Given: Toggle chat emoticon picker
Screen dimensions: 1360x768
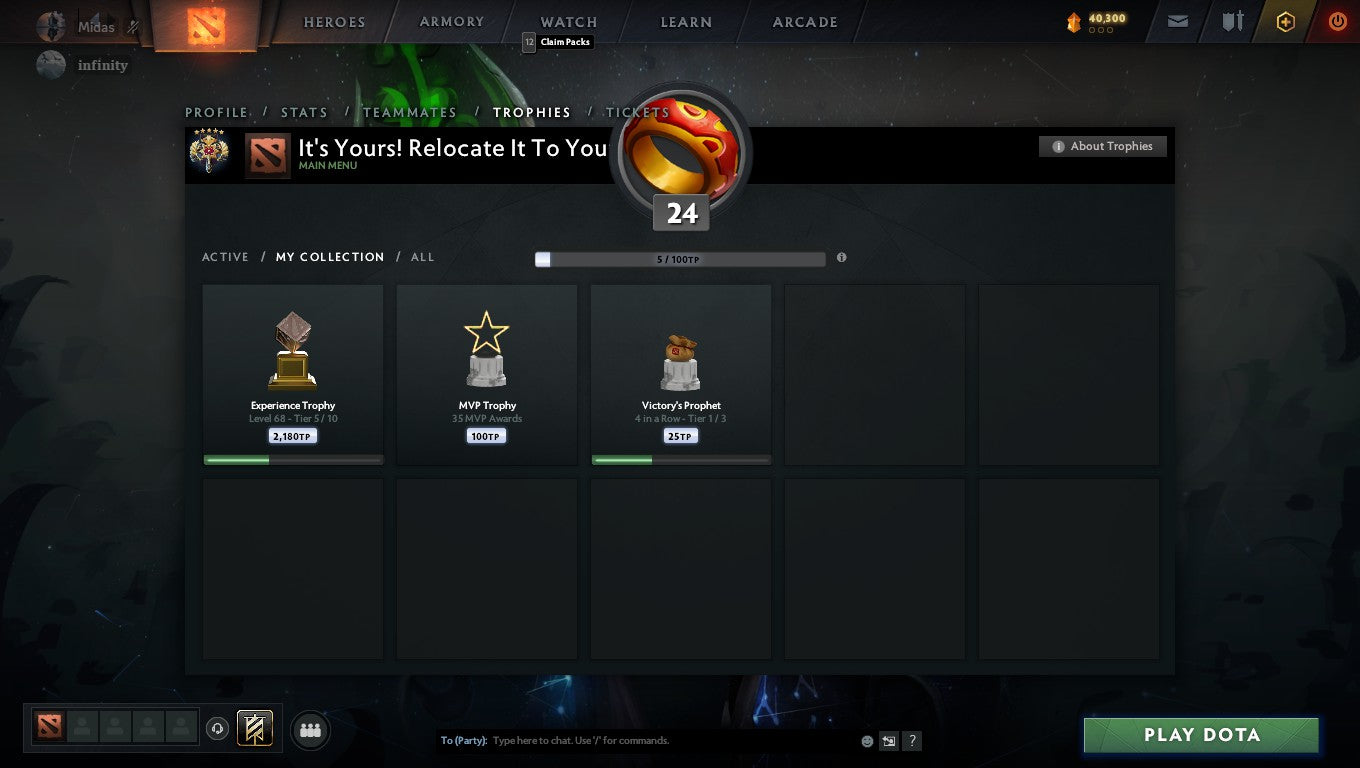Looking at the screenshot, I should tap(866, 741).
